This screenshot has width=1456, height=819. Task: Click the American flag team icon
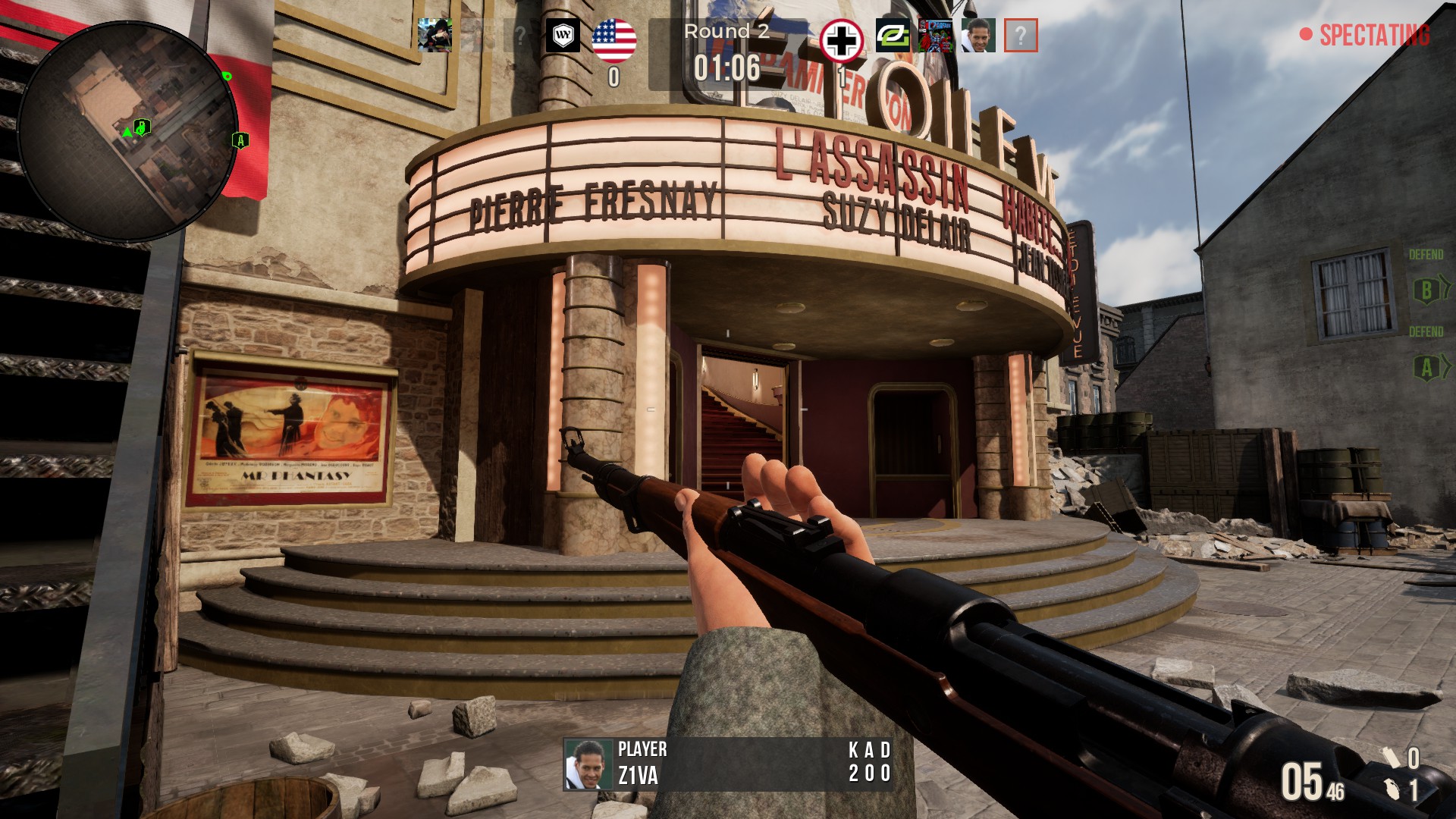pos(613,39)
